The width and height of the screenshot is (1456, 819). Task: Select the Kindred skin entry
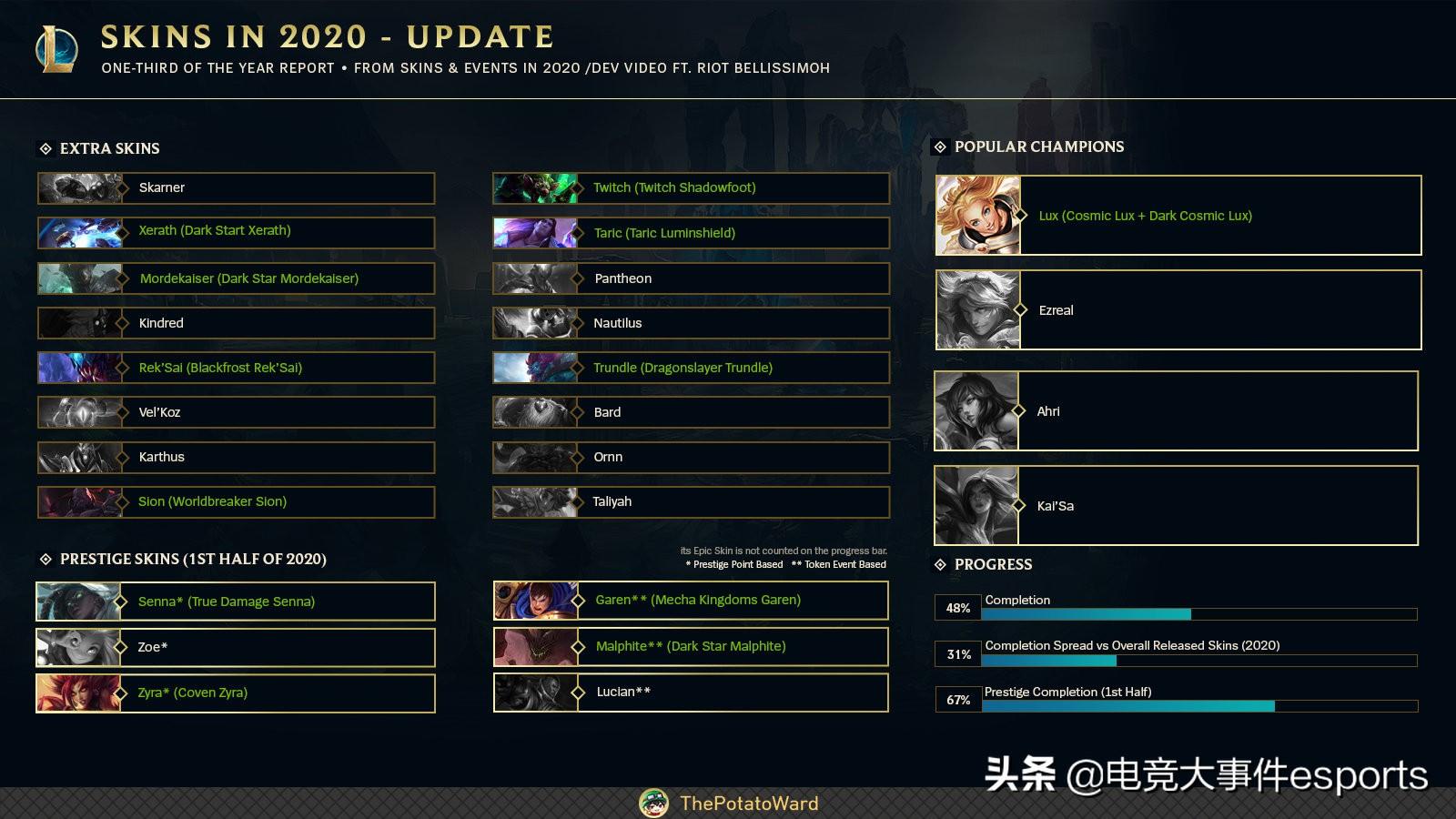[237, 323]
